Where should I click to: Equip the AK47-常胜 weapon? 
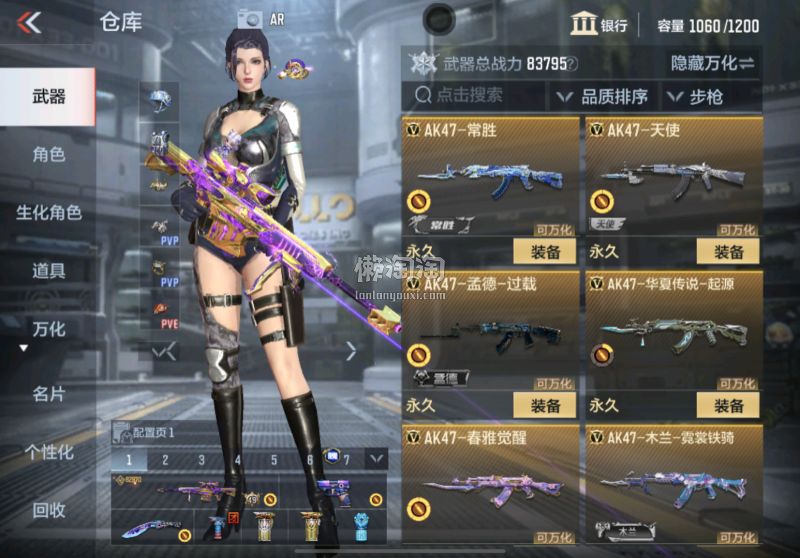(545, 251)
